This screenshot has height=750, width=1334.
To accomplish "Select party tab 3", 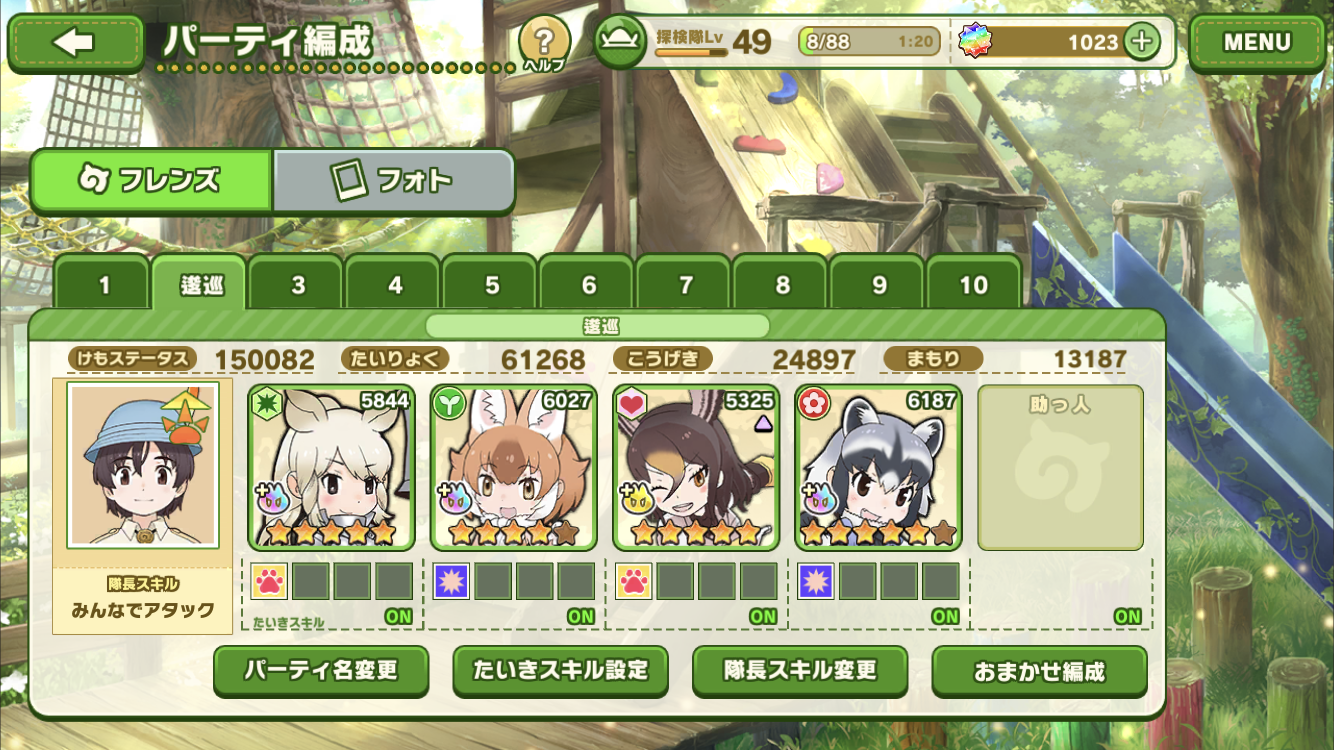I will pos(298,285).
